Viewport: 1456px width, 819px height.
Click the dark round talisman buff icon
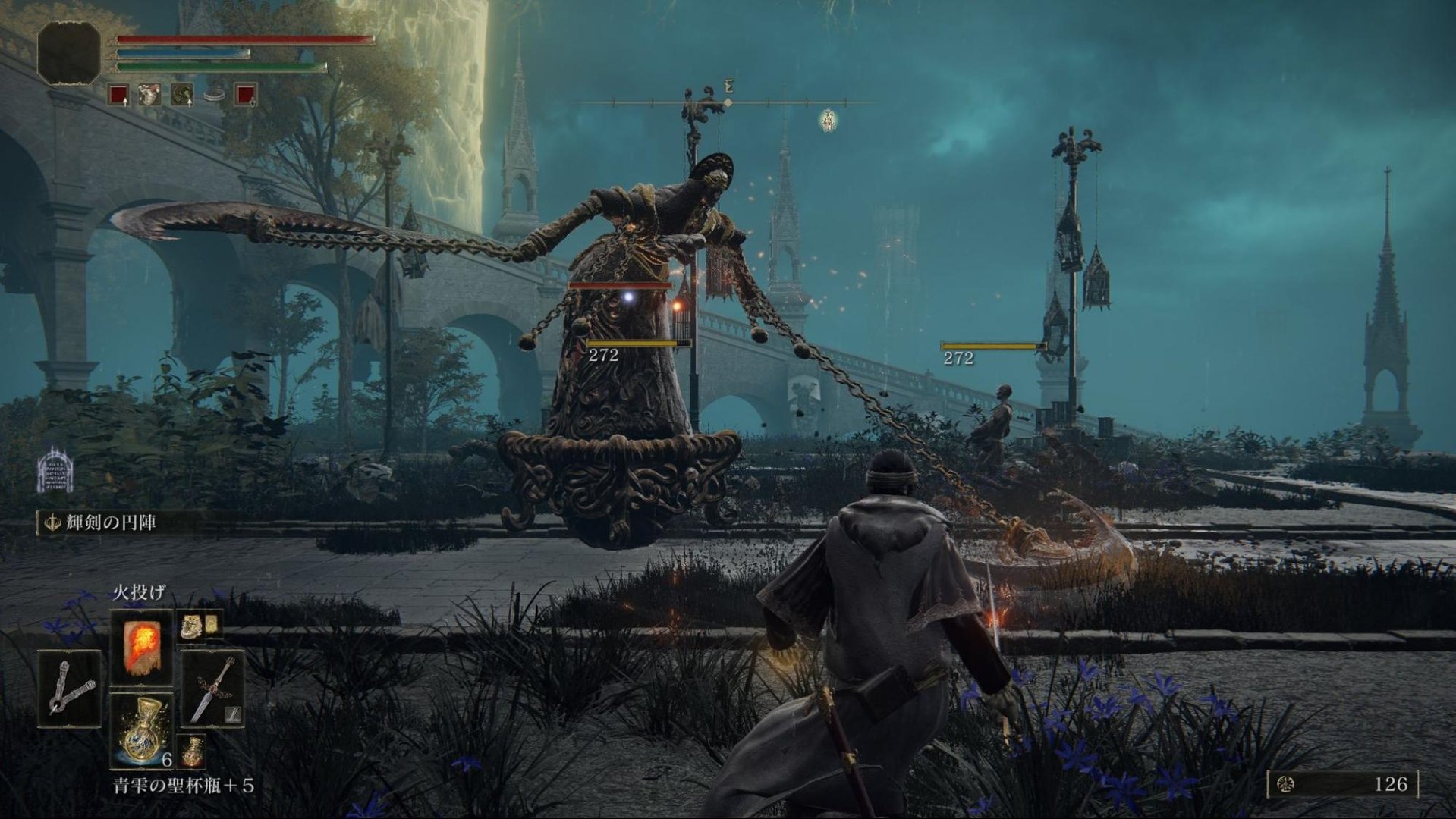pos(182,95)
